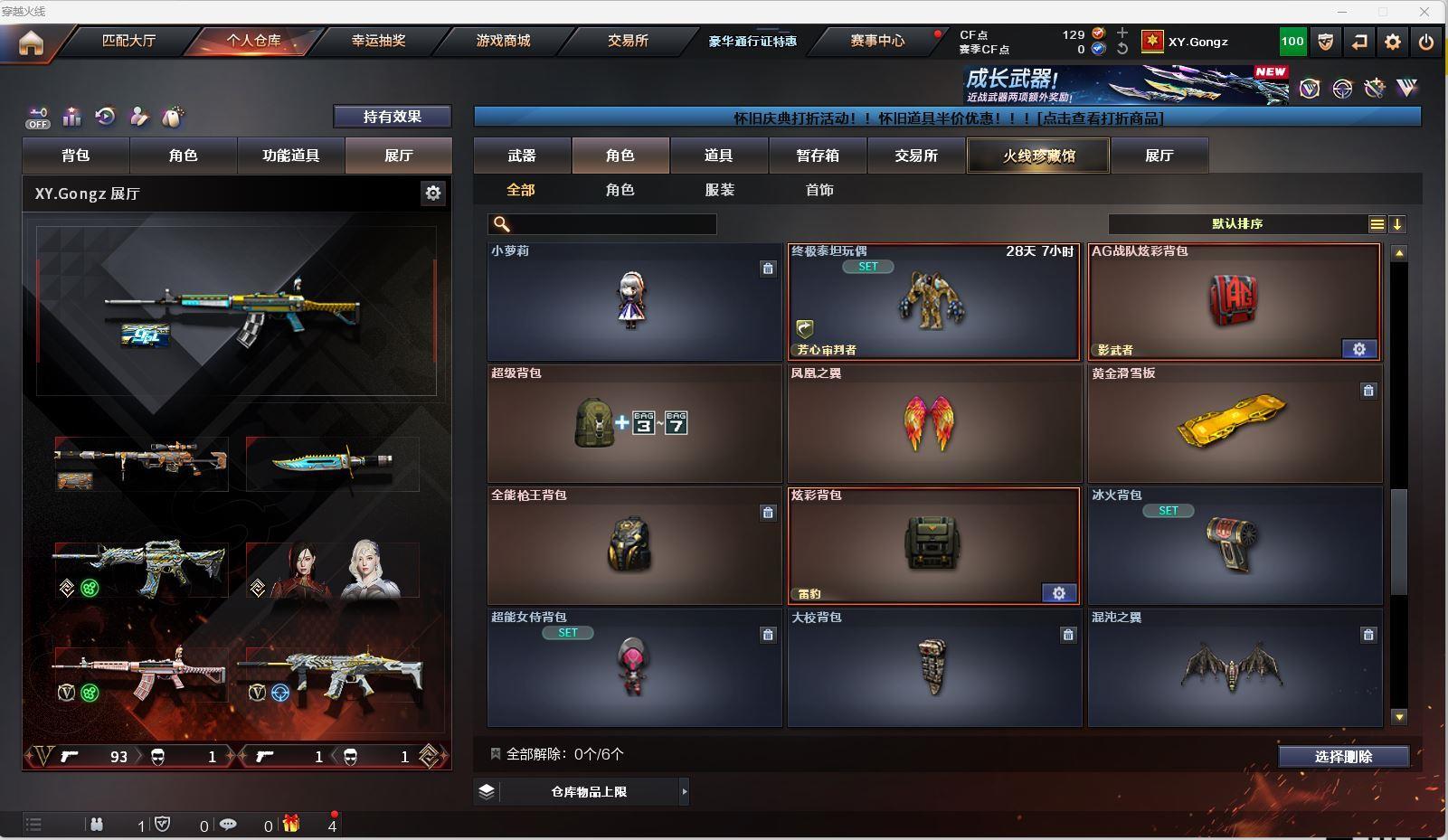This screenshot has width=1448, height=840.
Task: Open the gear settings in top bar
Action: point(1393,42)
